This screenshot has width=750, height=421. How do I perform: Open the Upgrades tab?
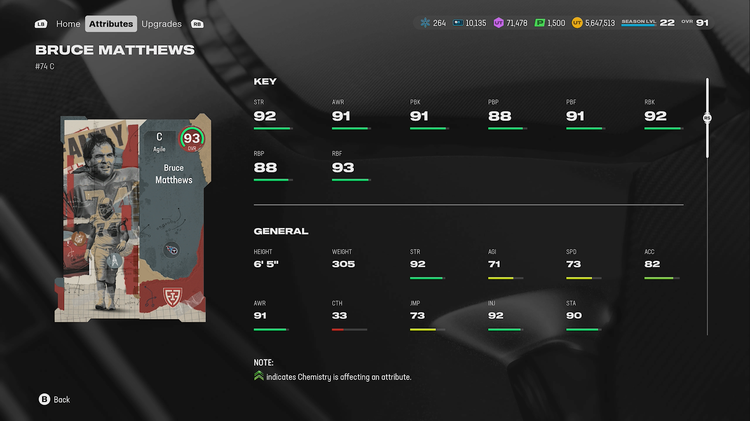[x=161, y=23]
